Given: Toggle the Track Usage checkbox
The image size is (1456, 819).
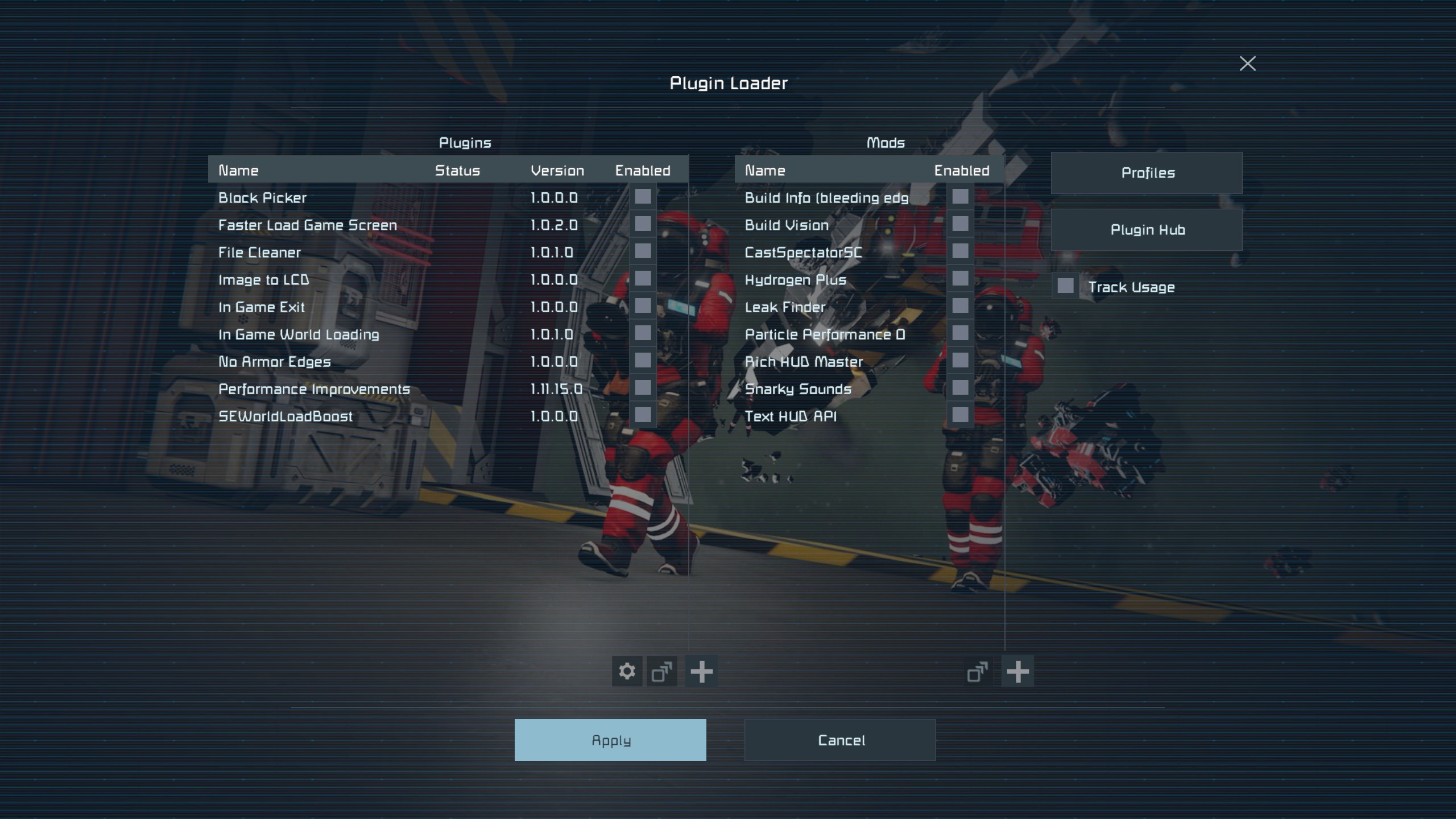Looking at the screenshot, I should point(1065,286).
